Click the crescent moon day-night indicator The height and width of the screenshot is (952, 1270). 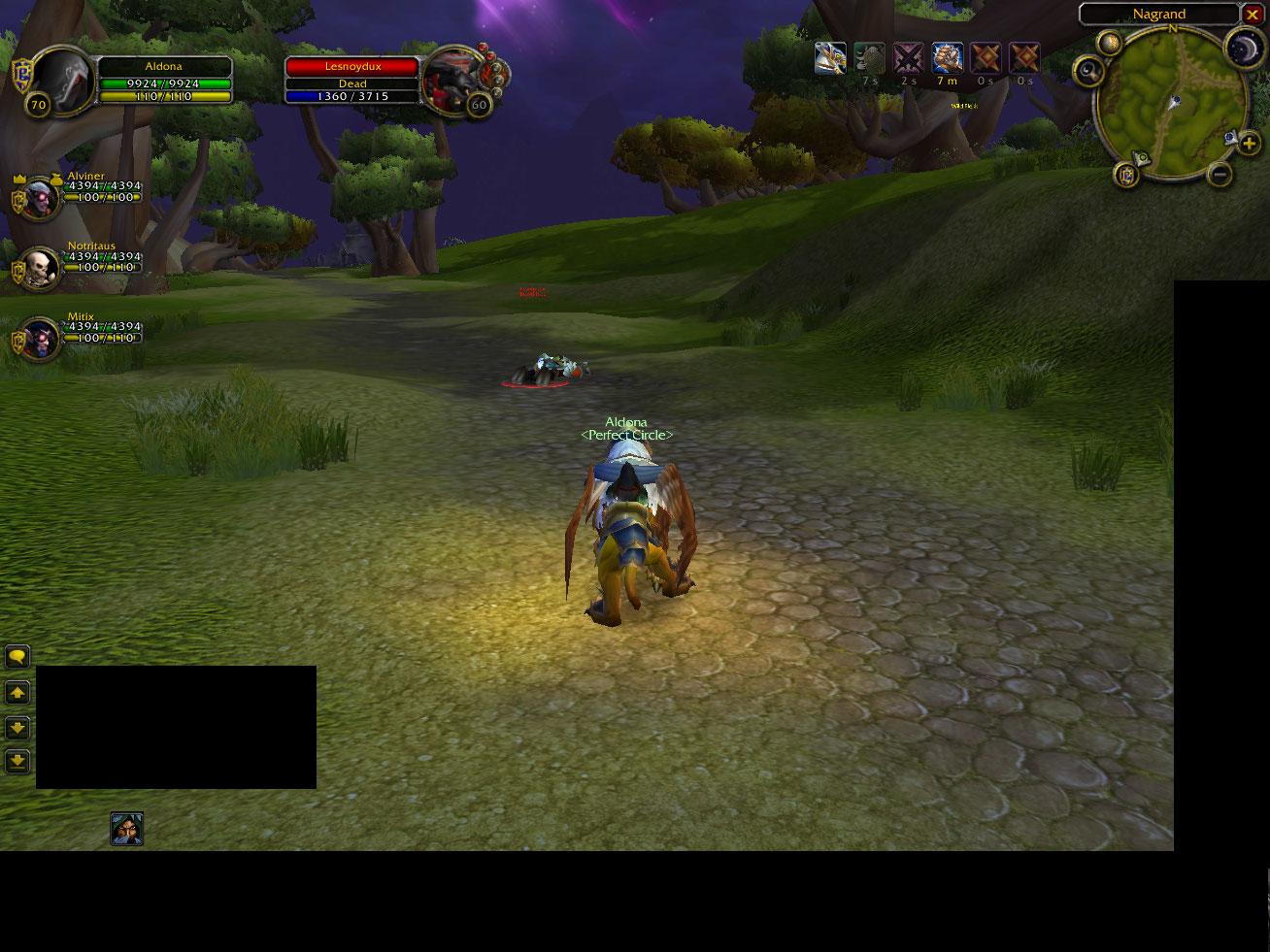(1243, 49)
